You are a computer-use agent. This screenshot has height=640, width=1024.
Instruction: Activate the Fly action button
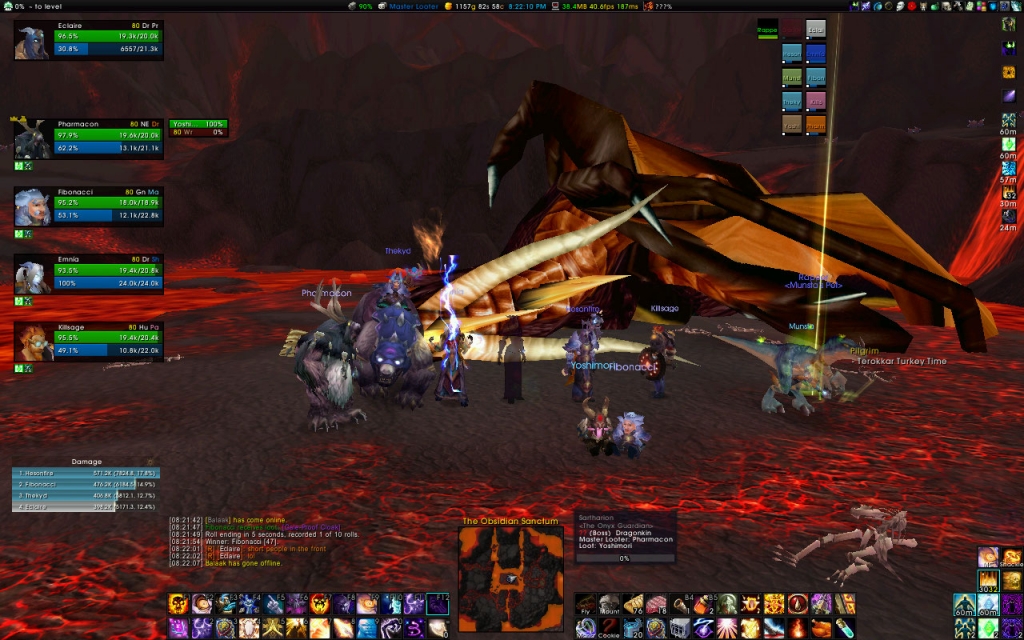click(x=585, y=604)
